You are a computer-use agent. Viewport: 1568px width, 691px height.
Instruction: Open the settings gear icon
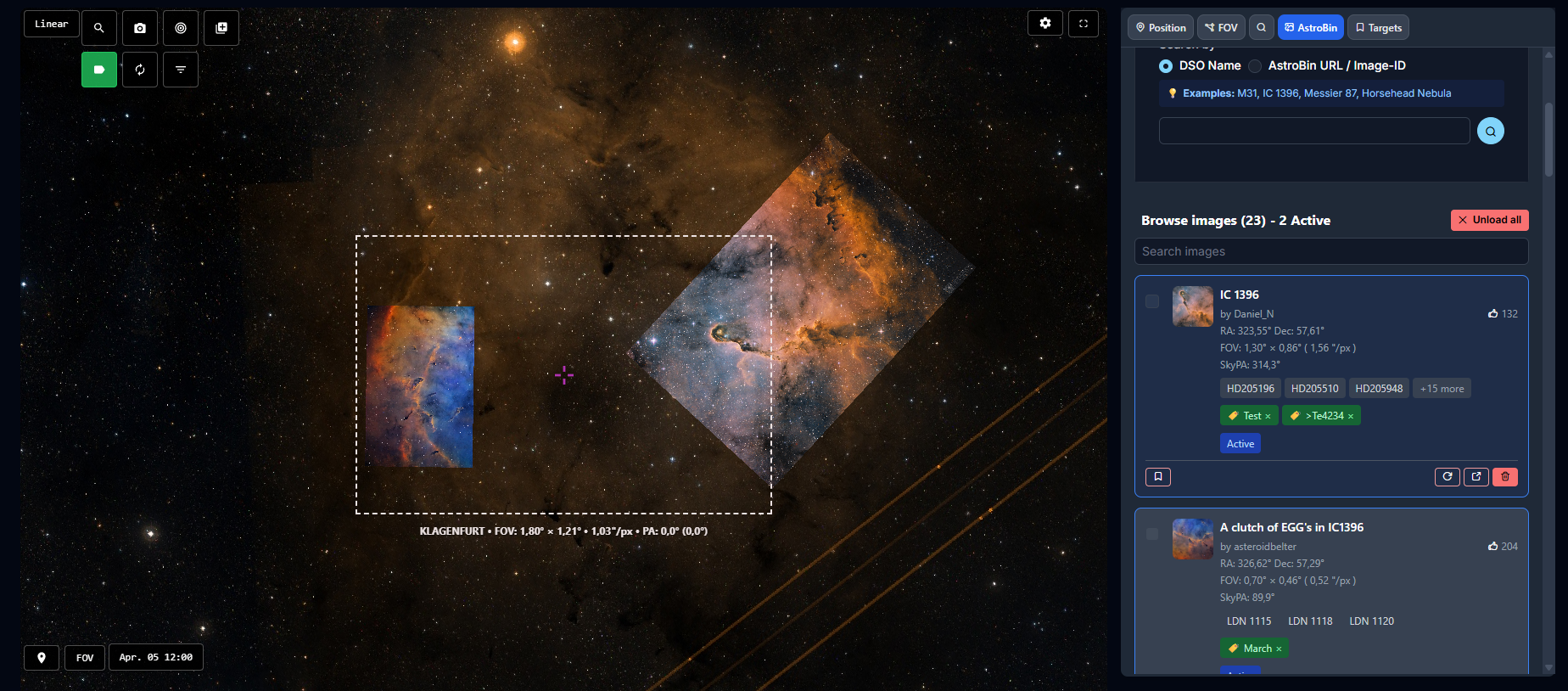coord(1044,23)
